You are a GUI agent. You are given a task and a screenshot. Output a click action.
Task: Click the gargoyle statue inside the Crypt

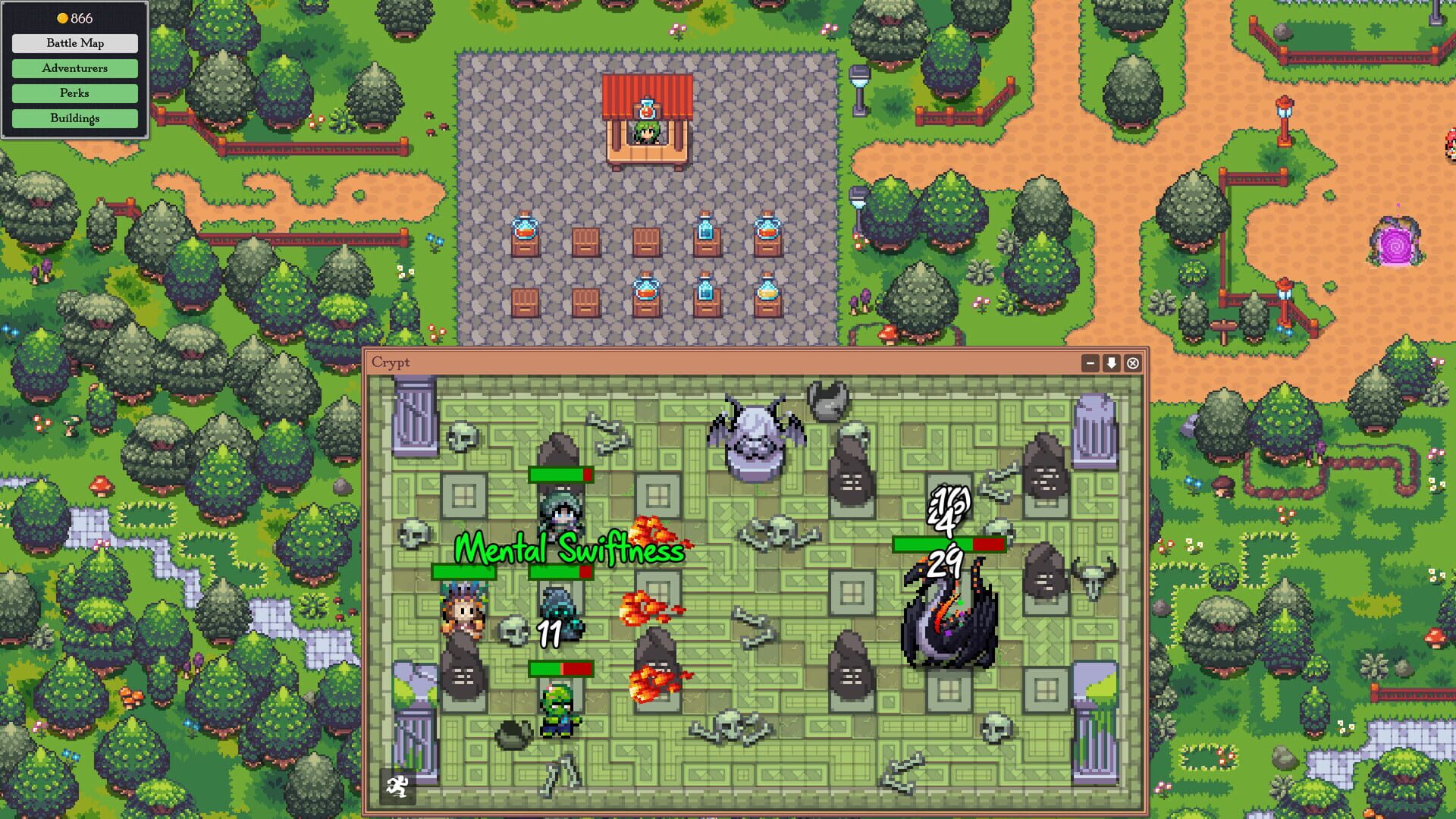(756, 432)
